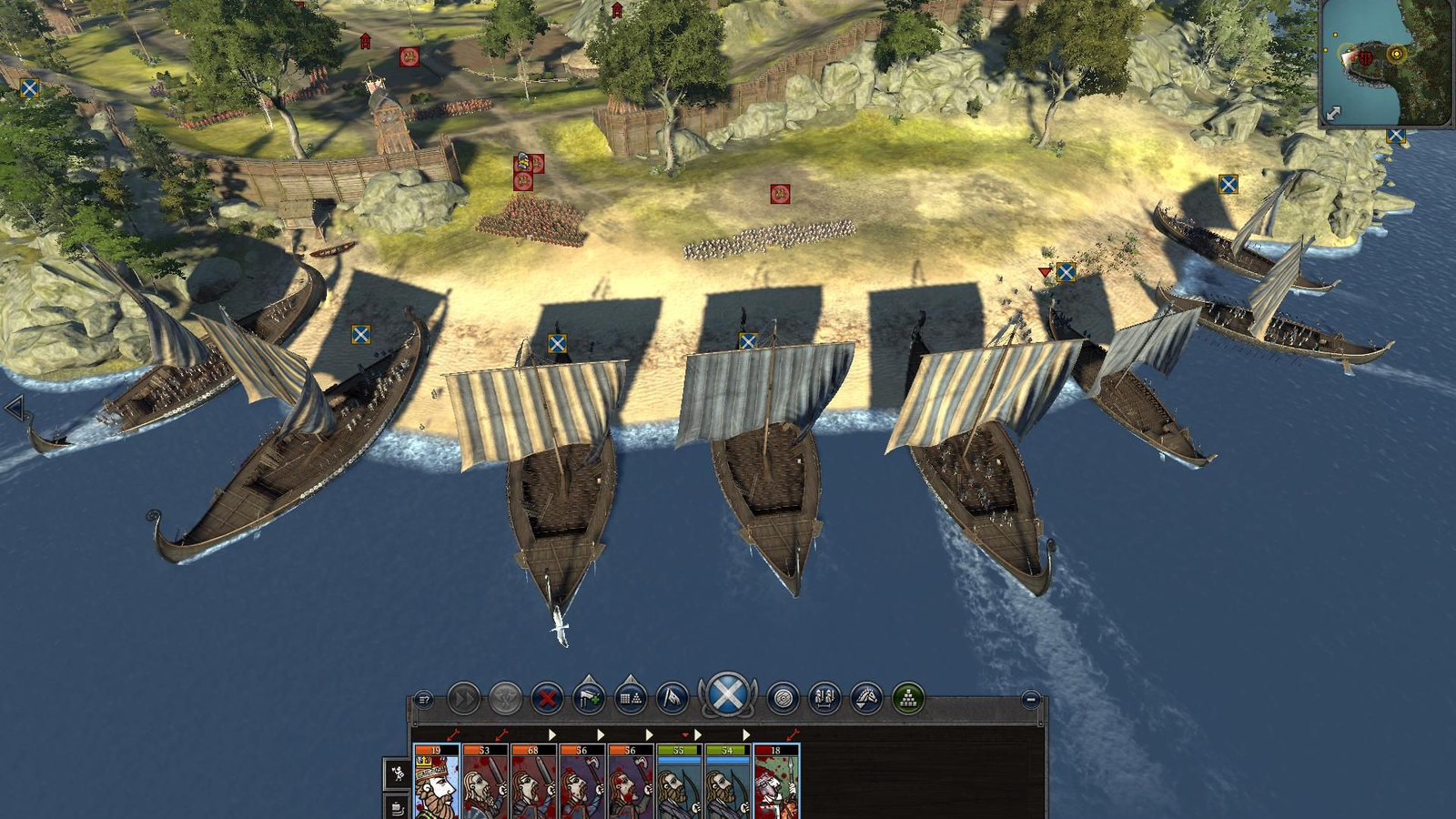Choose the archer unit card with 55 men

[679, 783]
